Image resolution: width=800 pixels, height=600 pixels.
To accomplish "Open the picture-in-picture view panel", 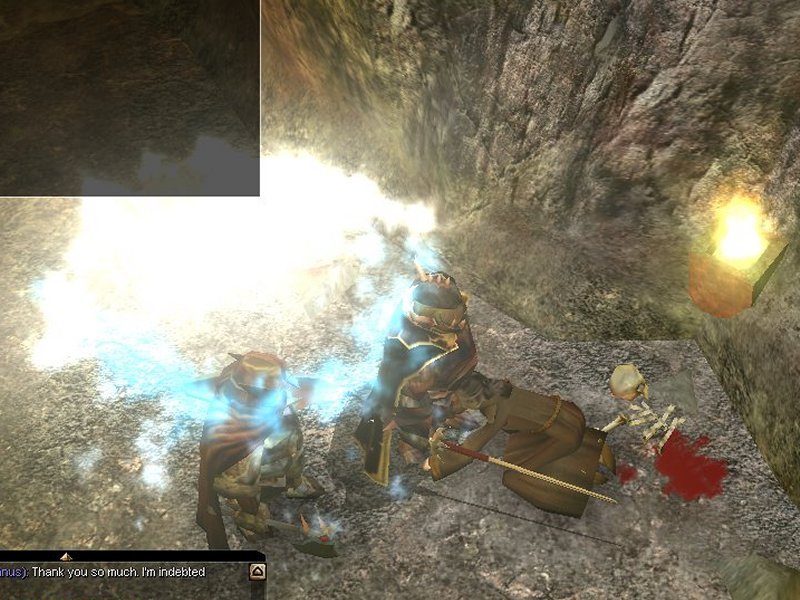I will (x=129, y=97).
